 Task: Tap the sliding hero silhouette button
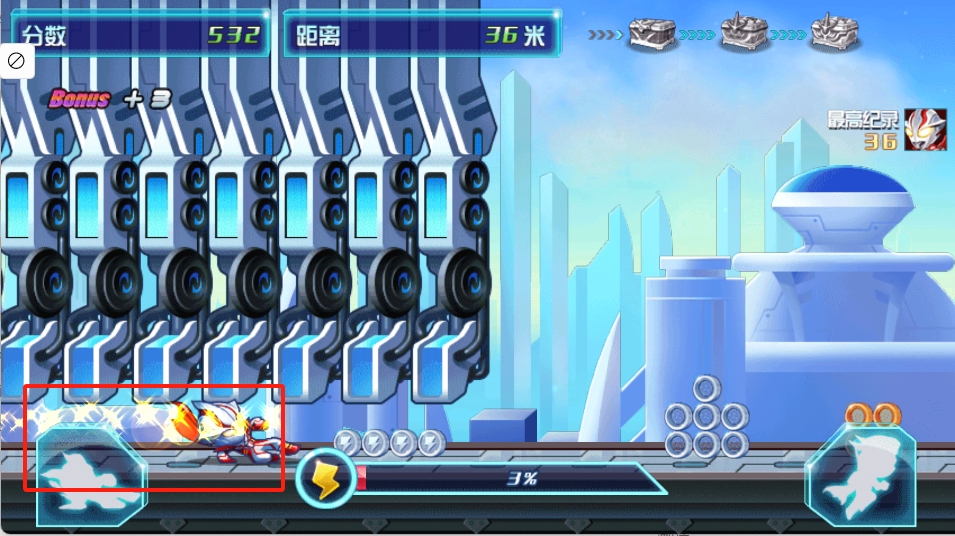[x=90, y=476]
